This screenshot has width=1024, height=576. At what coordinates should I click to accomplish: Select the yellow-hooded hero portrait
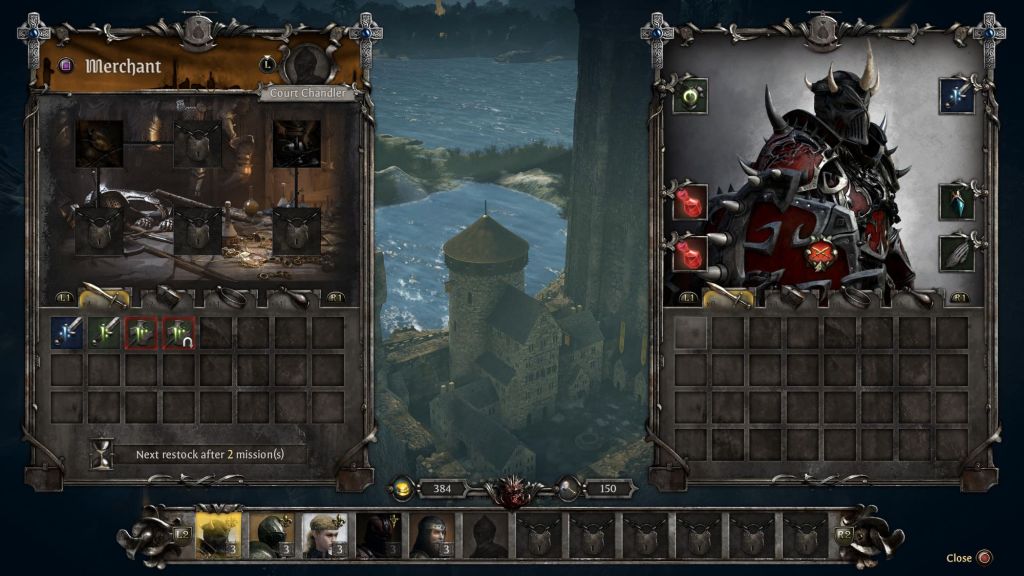click(217, 535)
